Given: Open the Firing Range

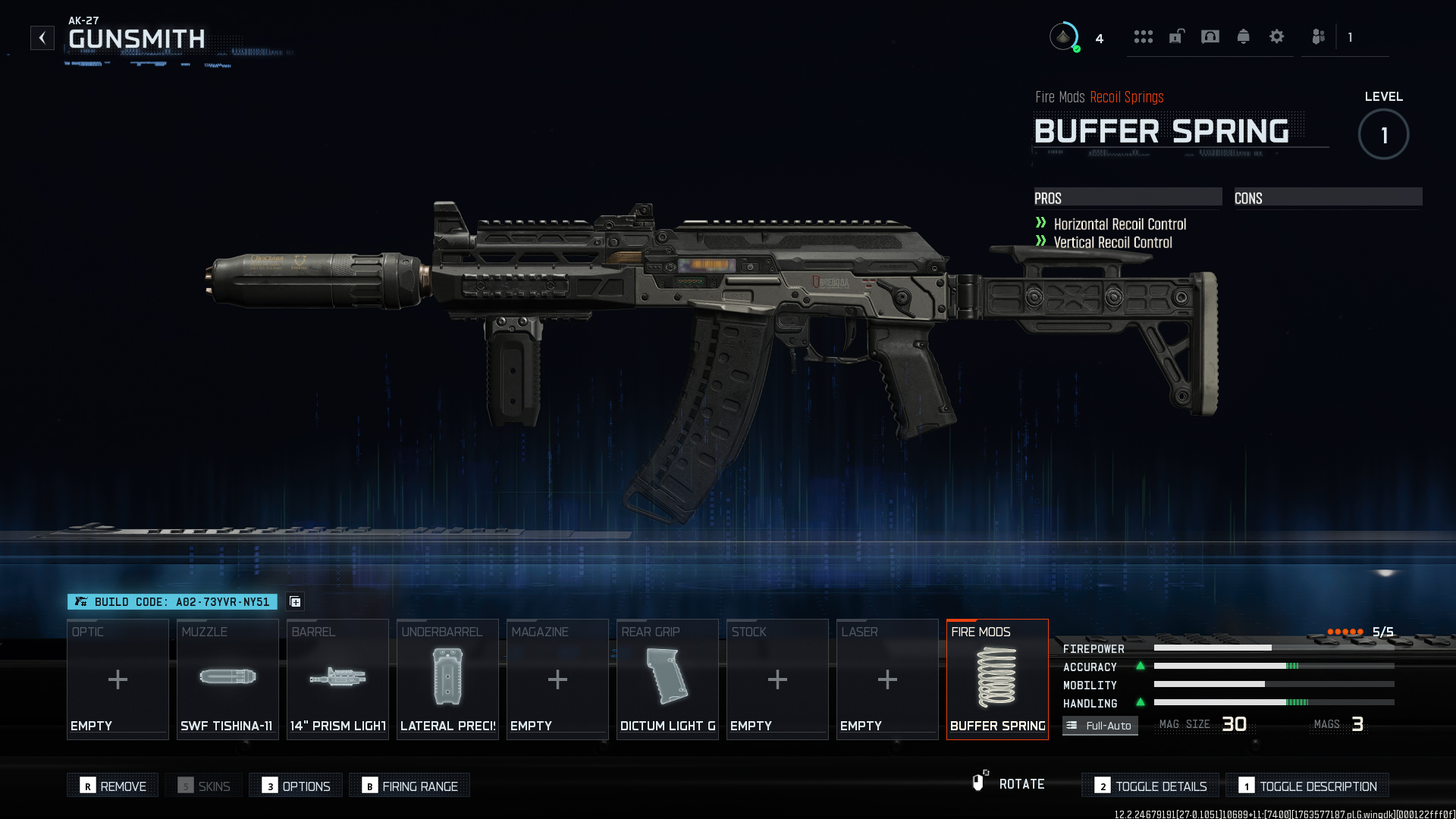Looking at the screenshot, I should (x=409, y=786).
